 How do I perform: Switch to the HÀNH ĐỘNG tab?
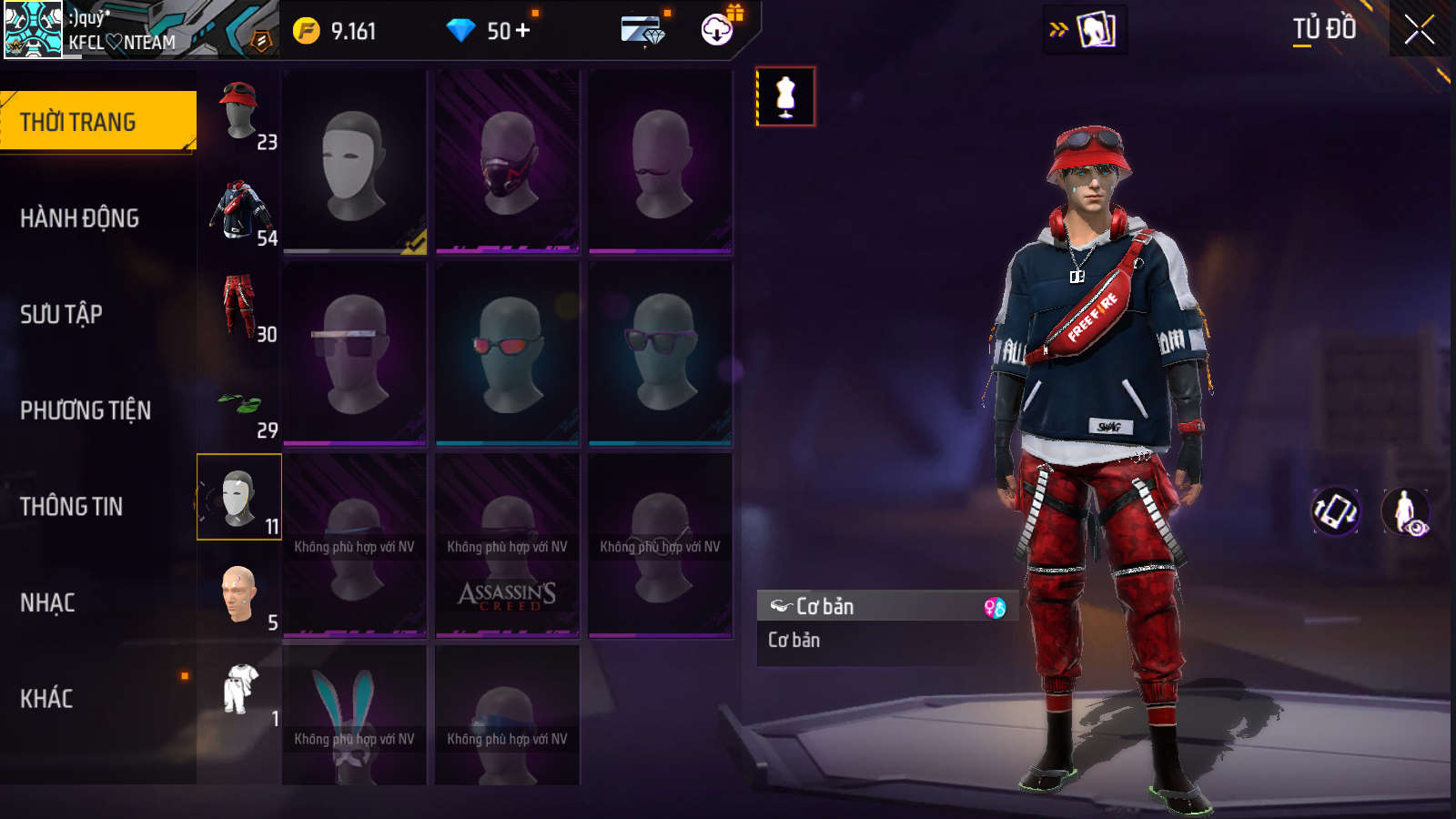pos(80,218)
